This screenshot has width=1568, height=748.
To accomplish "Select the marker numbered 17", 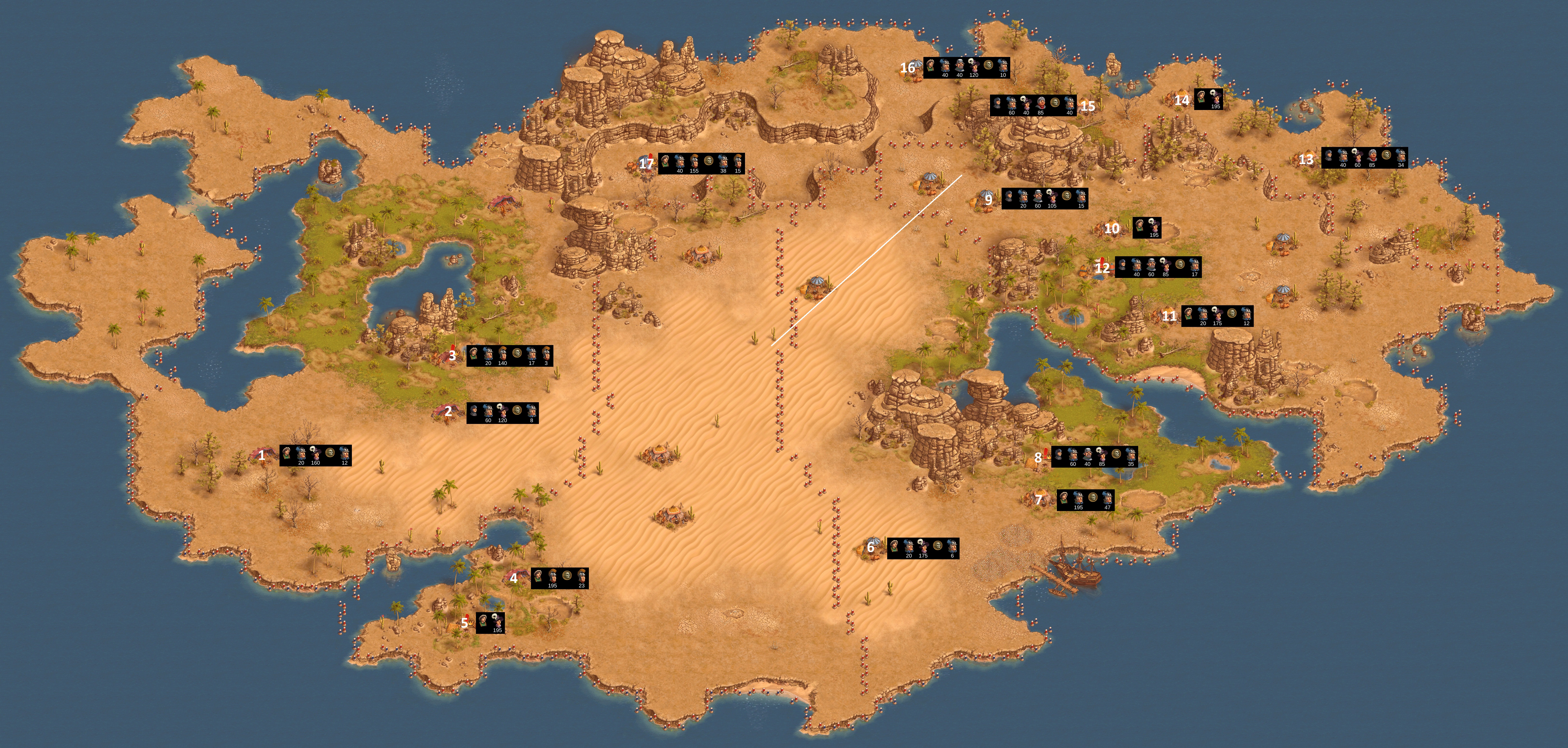I will tap(646, 163).
